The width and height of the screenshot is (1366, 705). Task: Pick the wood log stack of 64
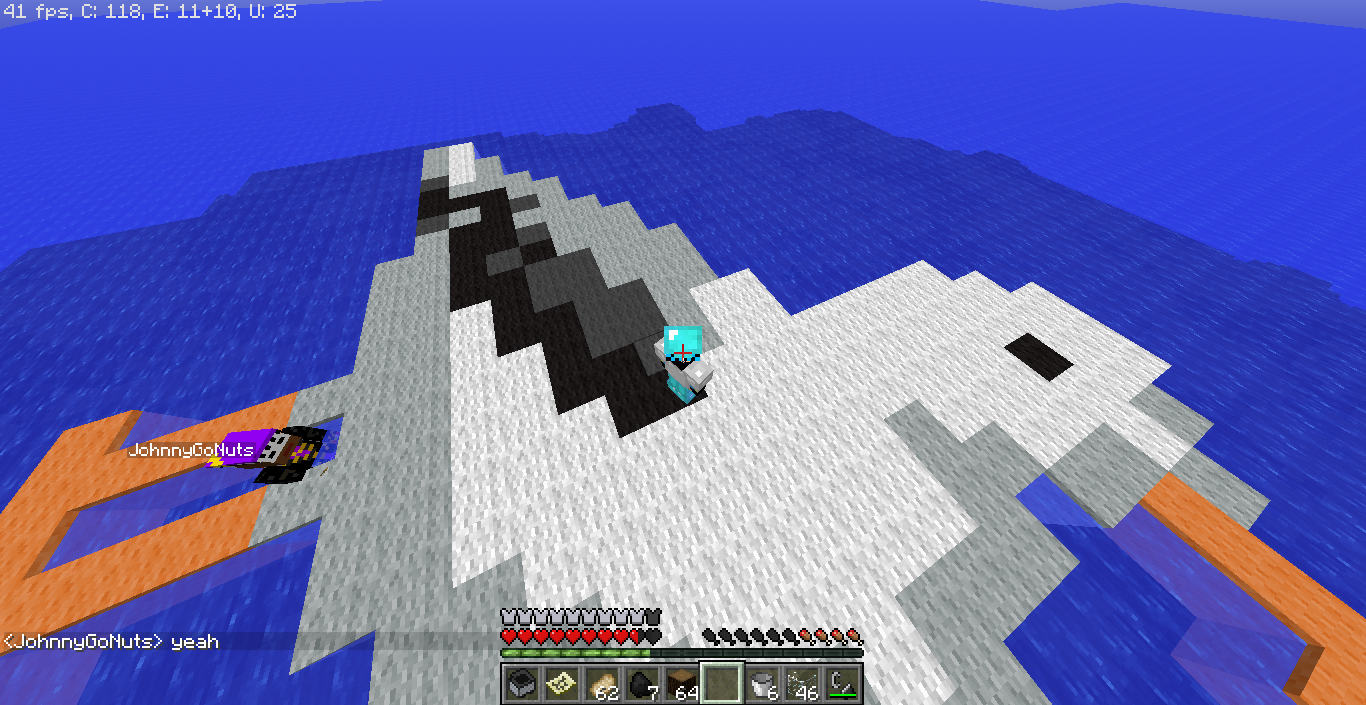point(681,684)
